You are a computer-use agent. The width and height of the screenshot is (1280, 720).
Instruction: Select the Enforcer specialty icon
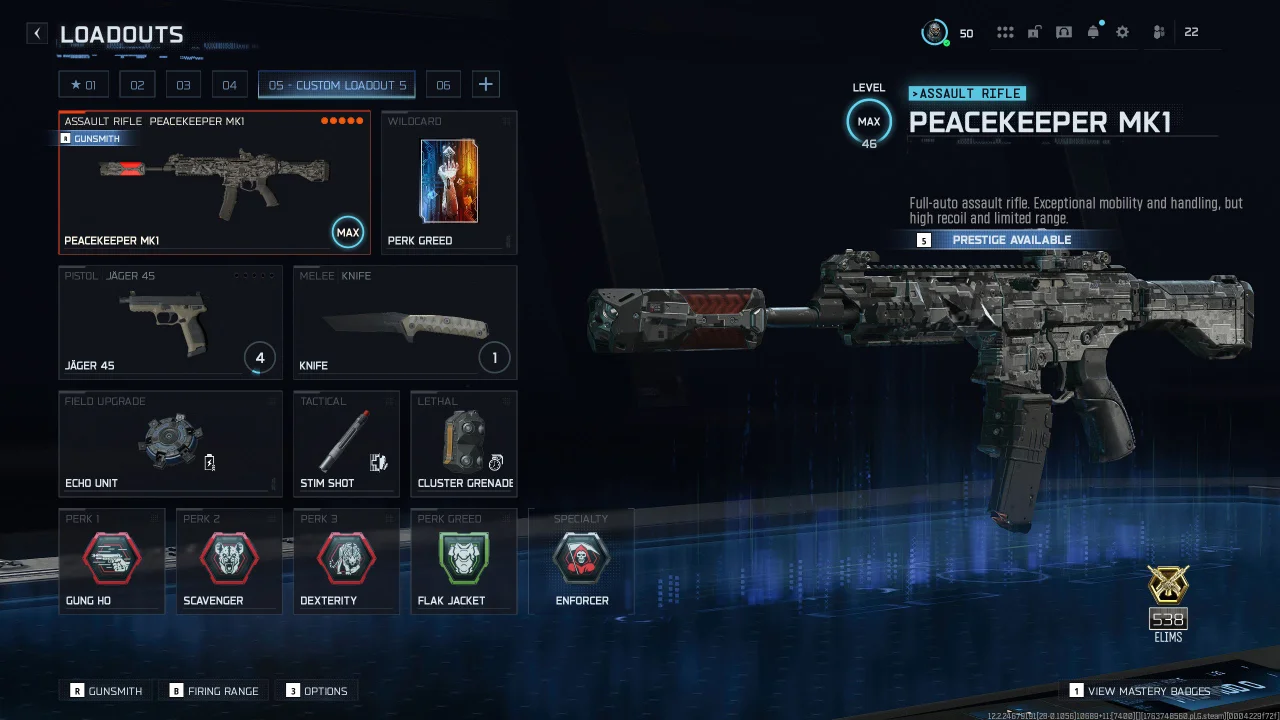(x=582, y=560)
